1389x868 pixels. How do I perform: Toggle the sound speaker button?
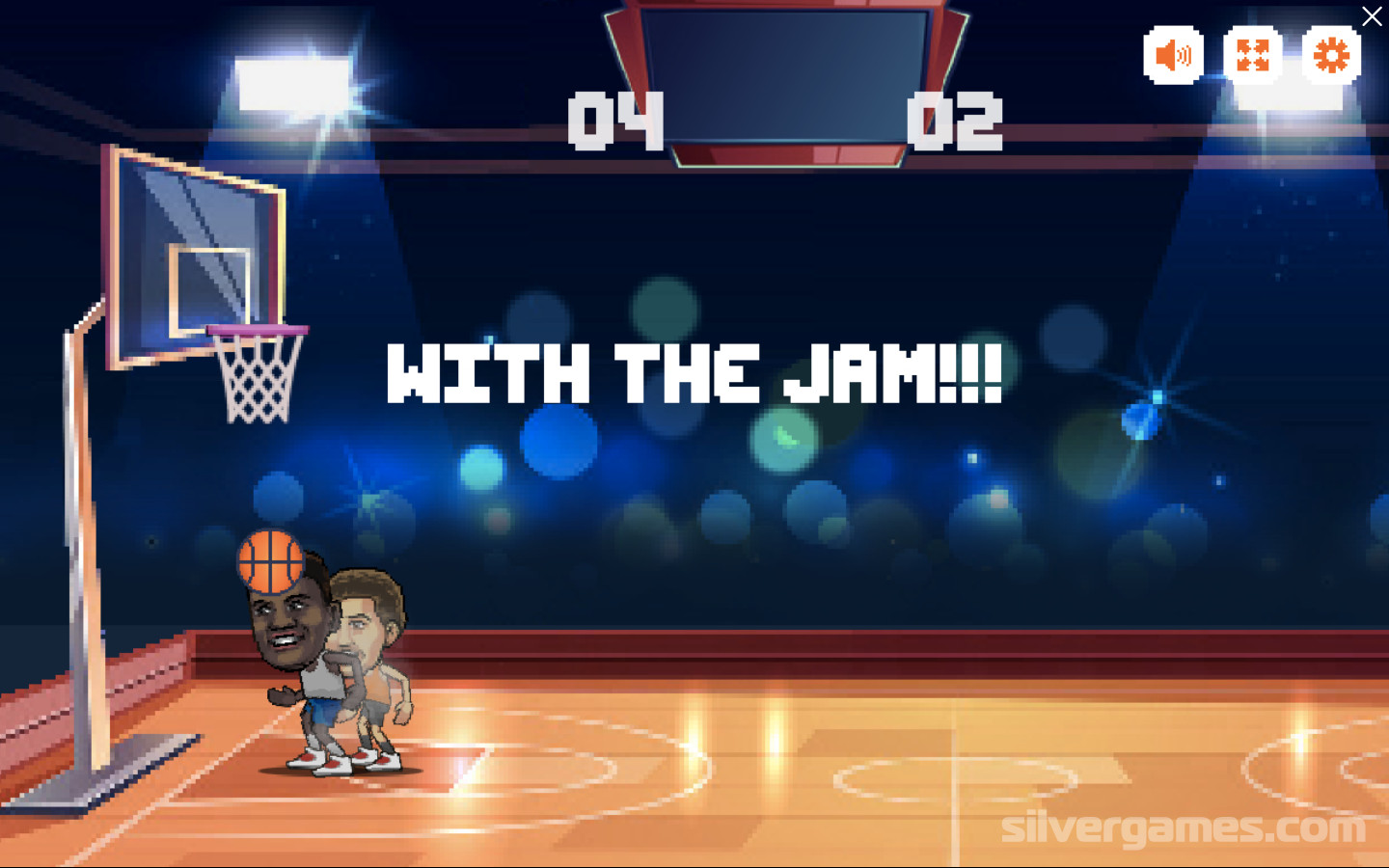click(1173, 55)
